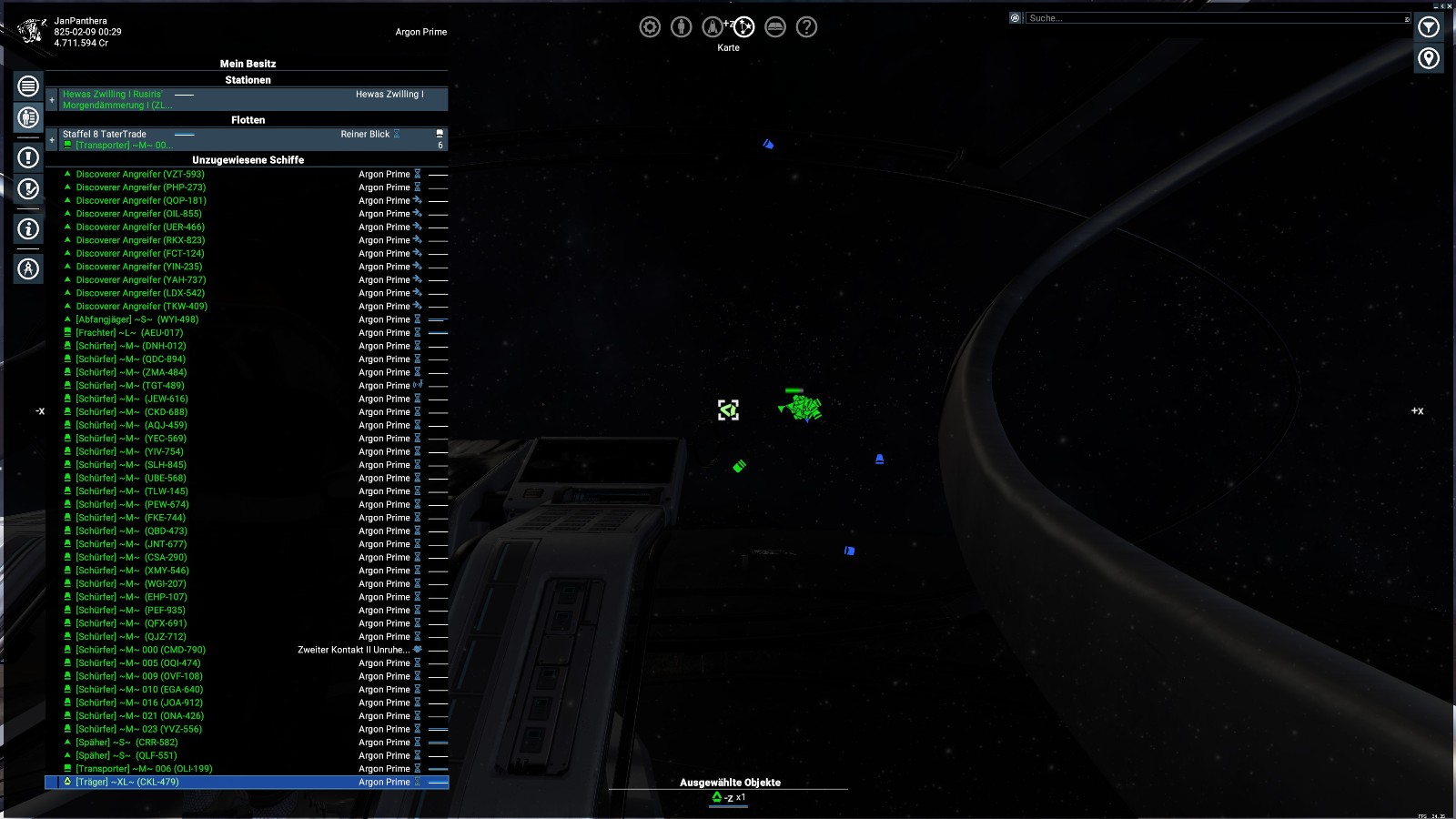Select the [Frachter] ~L~ (AEU-017) ship row
Image resolution: width=1456 pixels, height=819 pixels.
coord(129,333)
